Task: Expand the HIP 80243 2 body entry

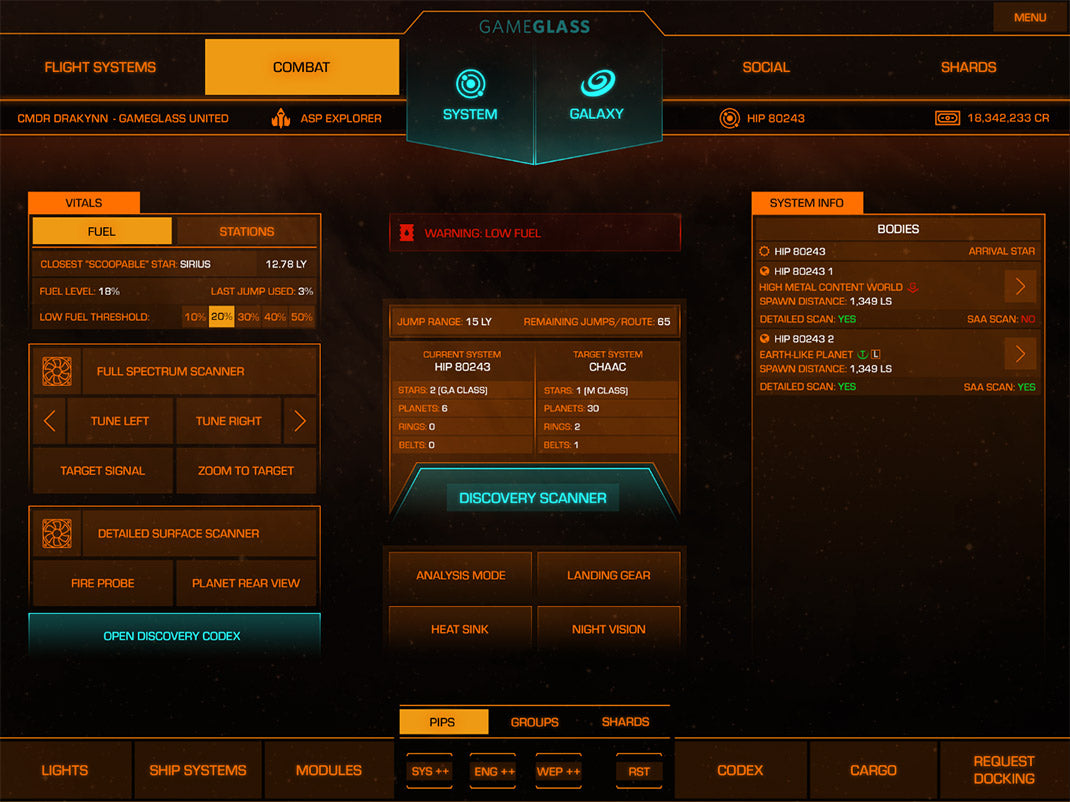Action: coord(1020,354)
